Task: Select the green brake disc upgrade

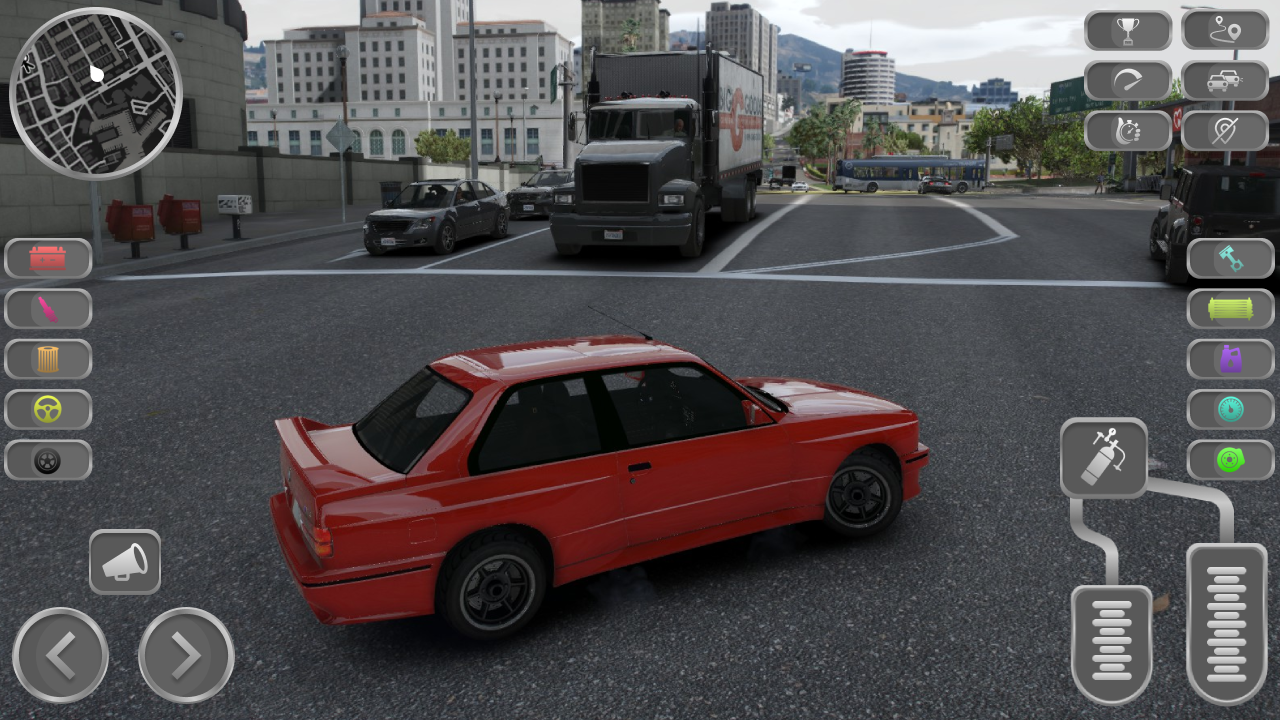Action: point(1231,460)
